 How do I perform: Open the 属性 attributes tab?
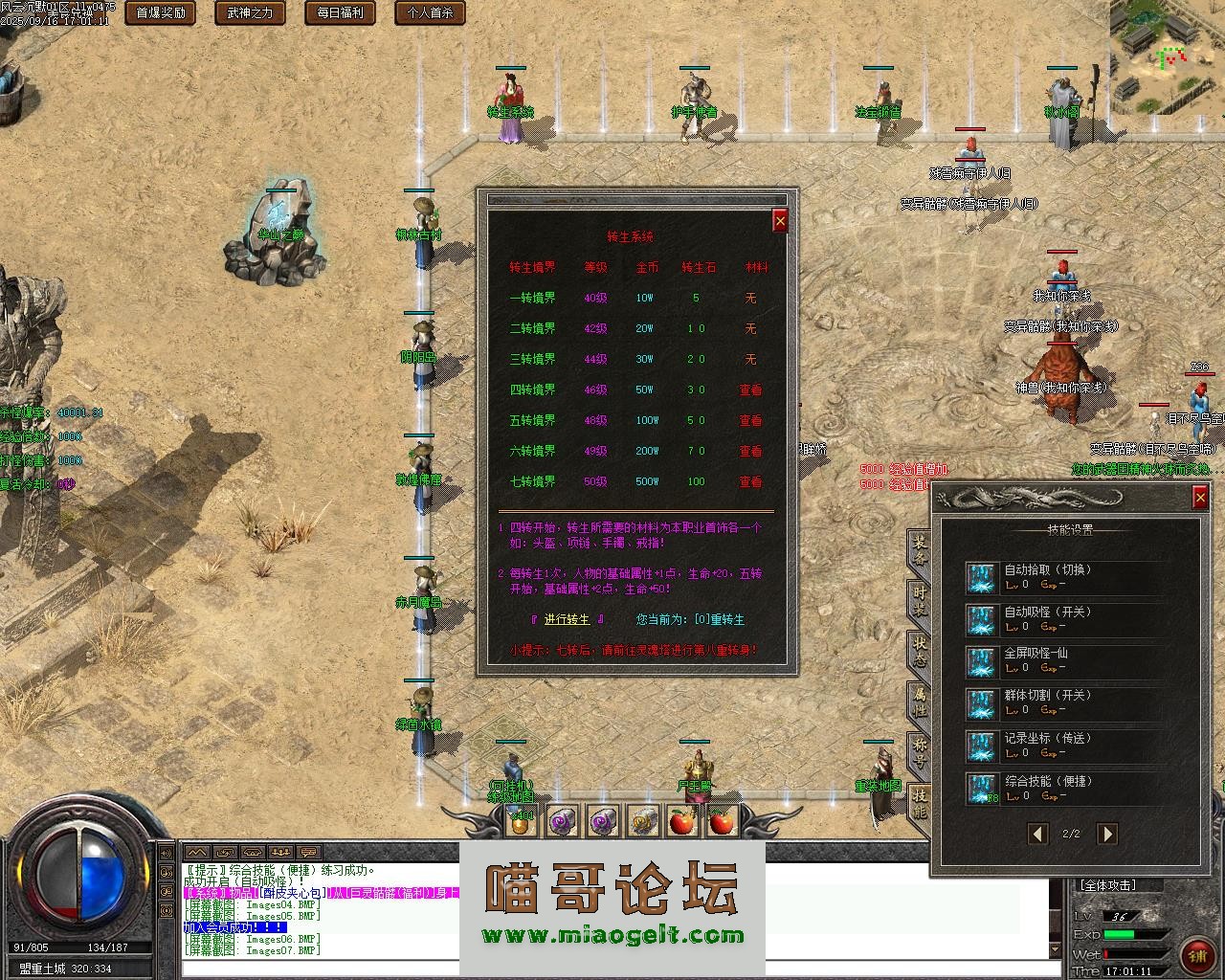tap(920, 702)
